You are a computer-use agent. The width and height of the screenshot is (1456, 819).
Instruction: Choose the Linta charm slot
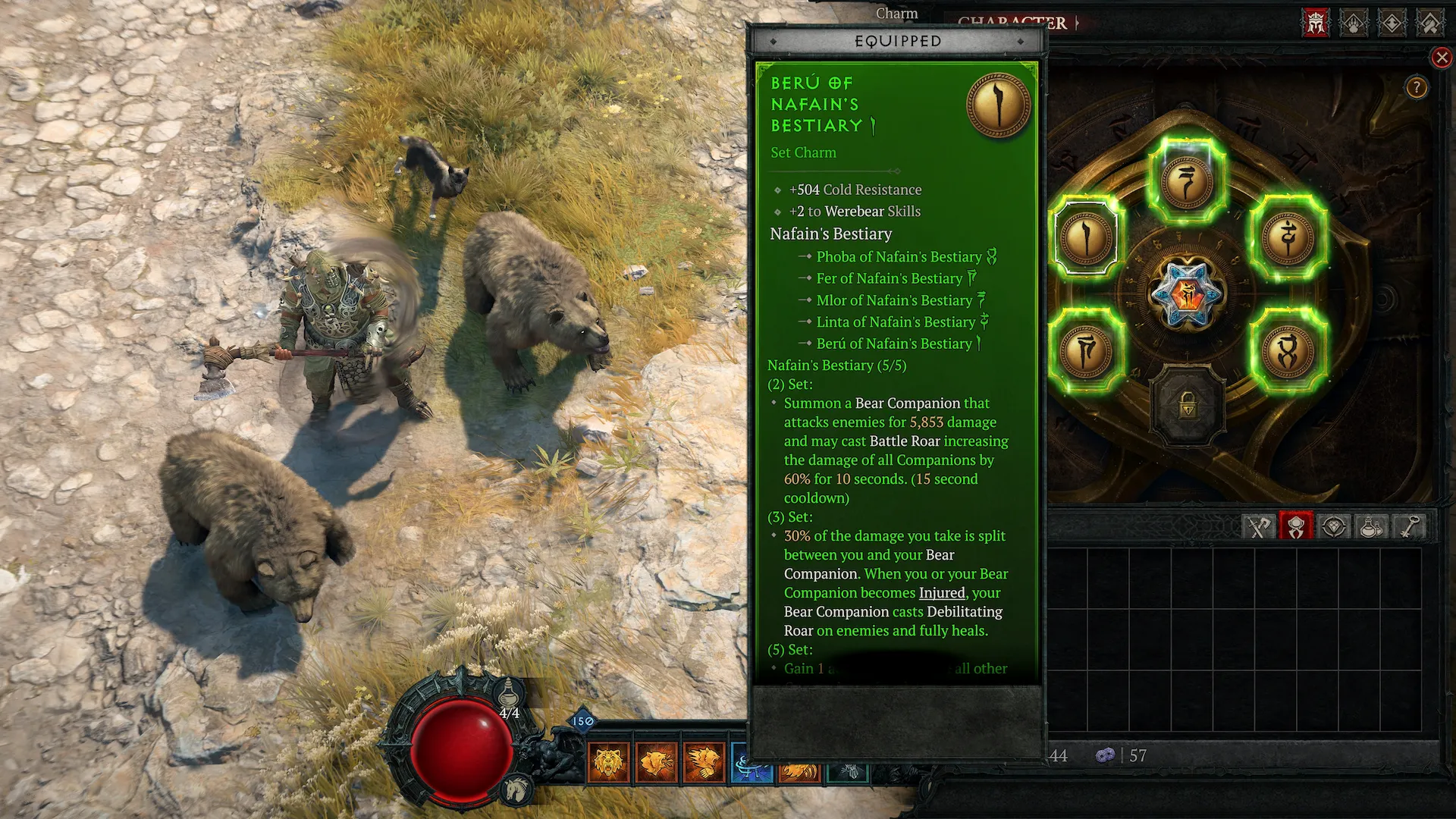pos(1288,237)
